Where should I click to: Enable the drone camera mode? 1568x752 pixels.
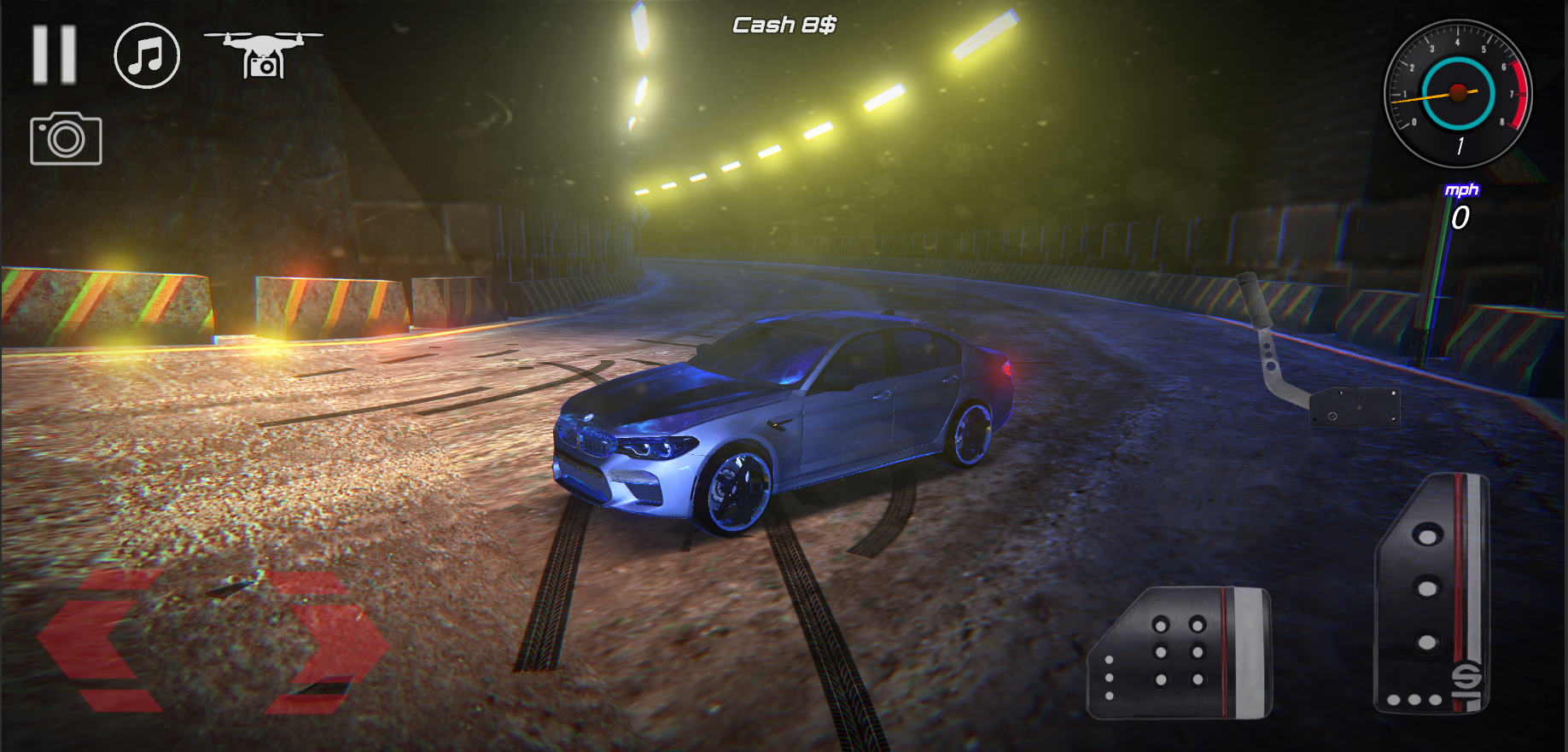[x=264, y=54]
